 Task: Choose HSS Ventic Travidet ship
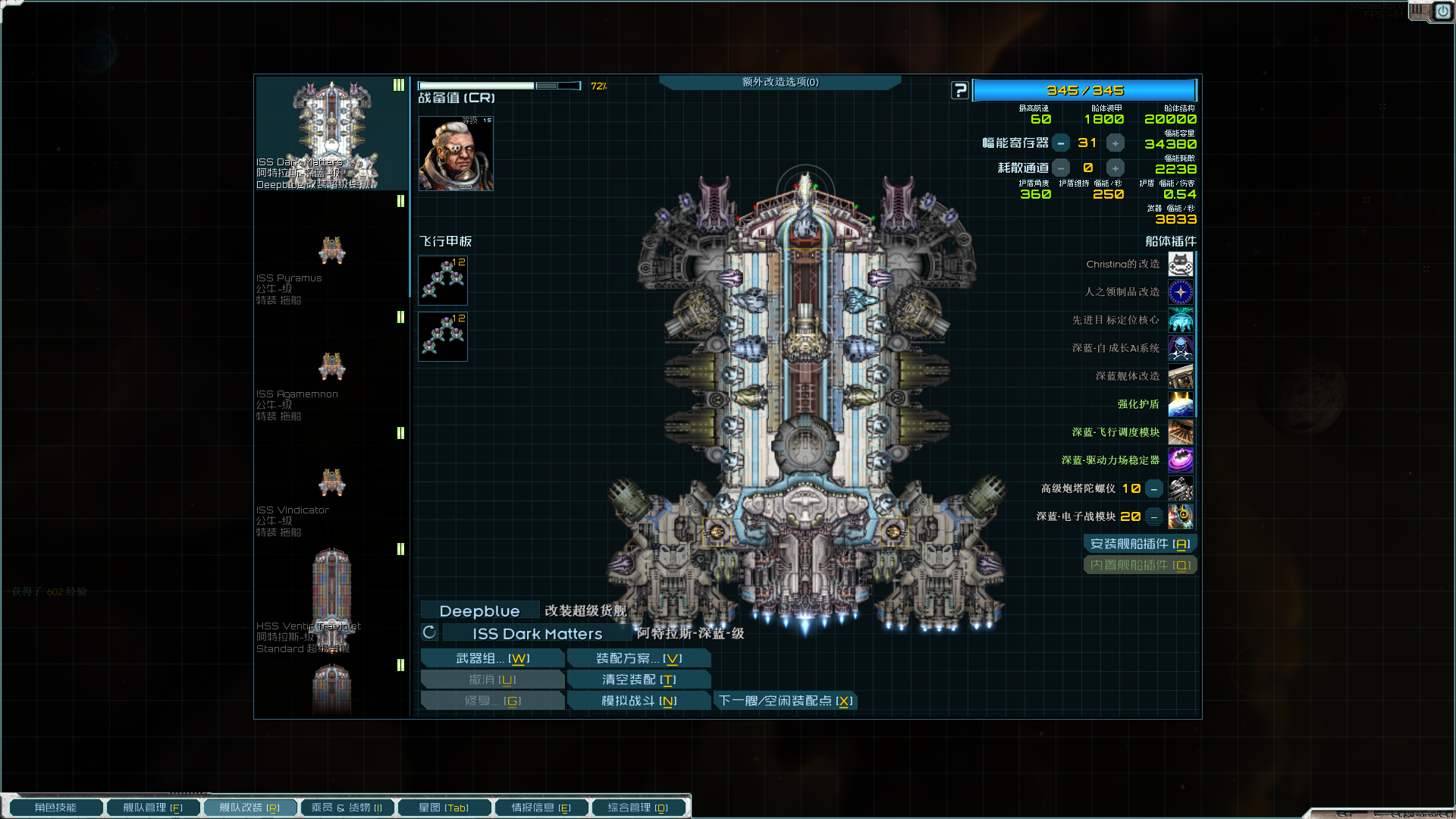pos(331,599)
